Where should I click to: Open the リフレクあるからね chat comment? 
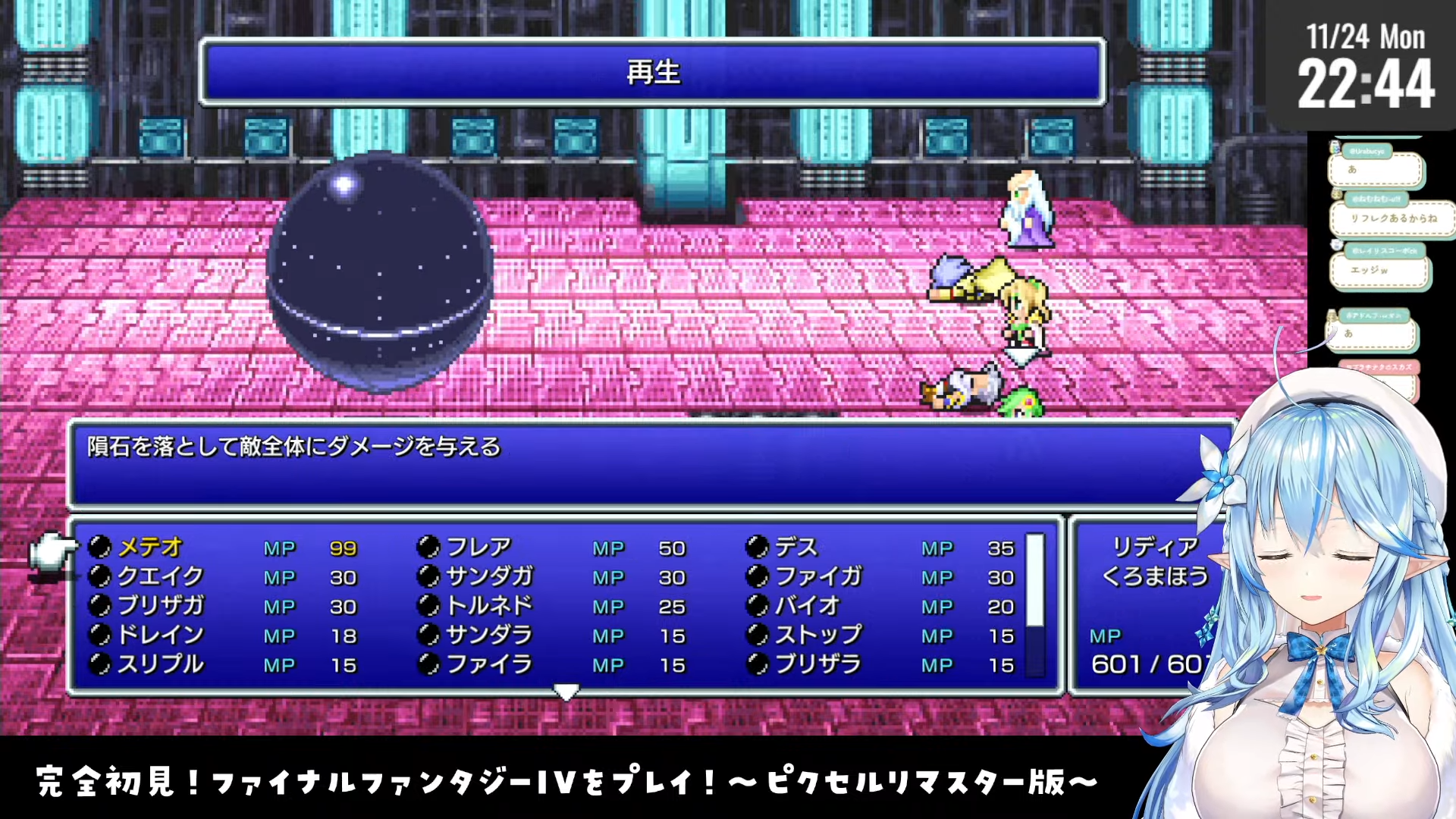tap(1393, 218)
